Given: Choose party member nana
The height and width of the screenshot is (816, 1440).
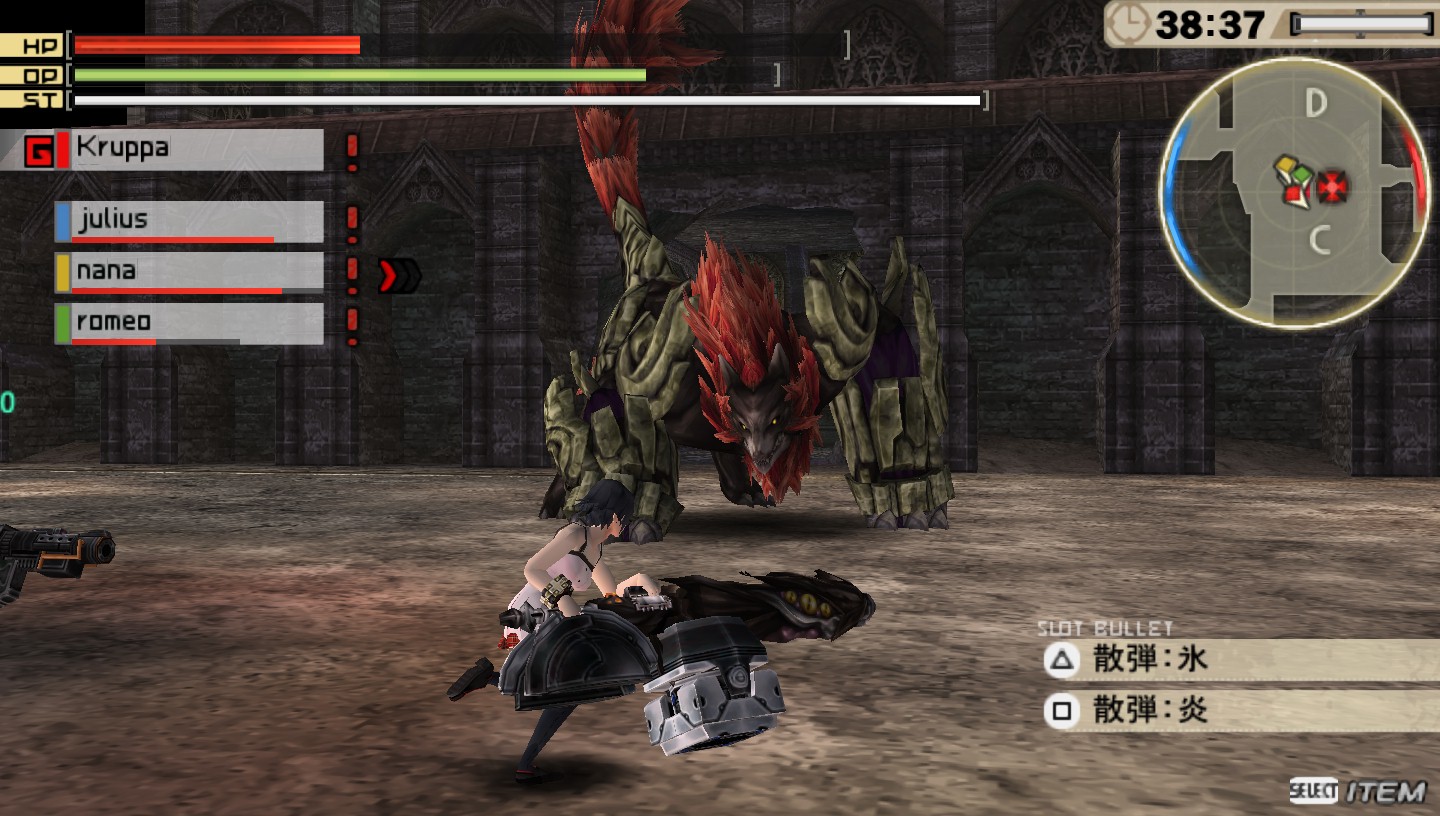Looking at the screenshot, I should point(190,272).
